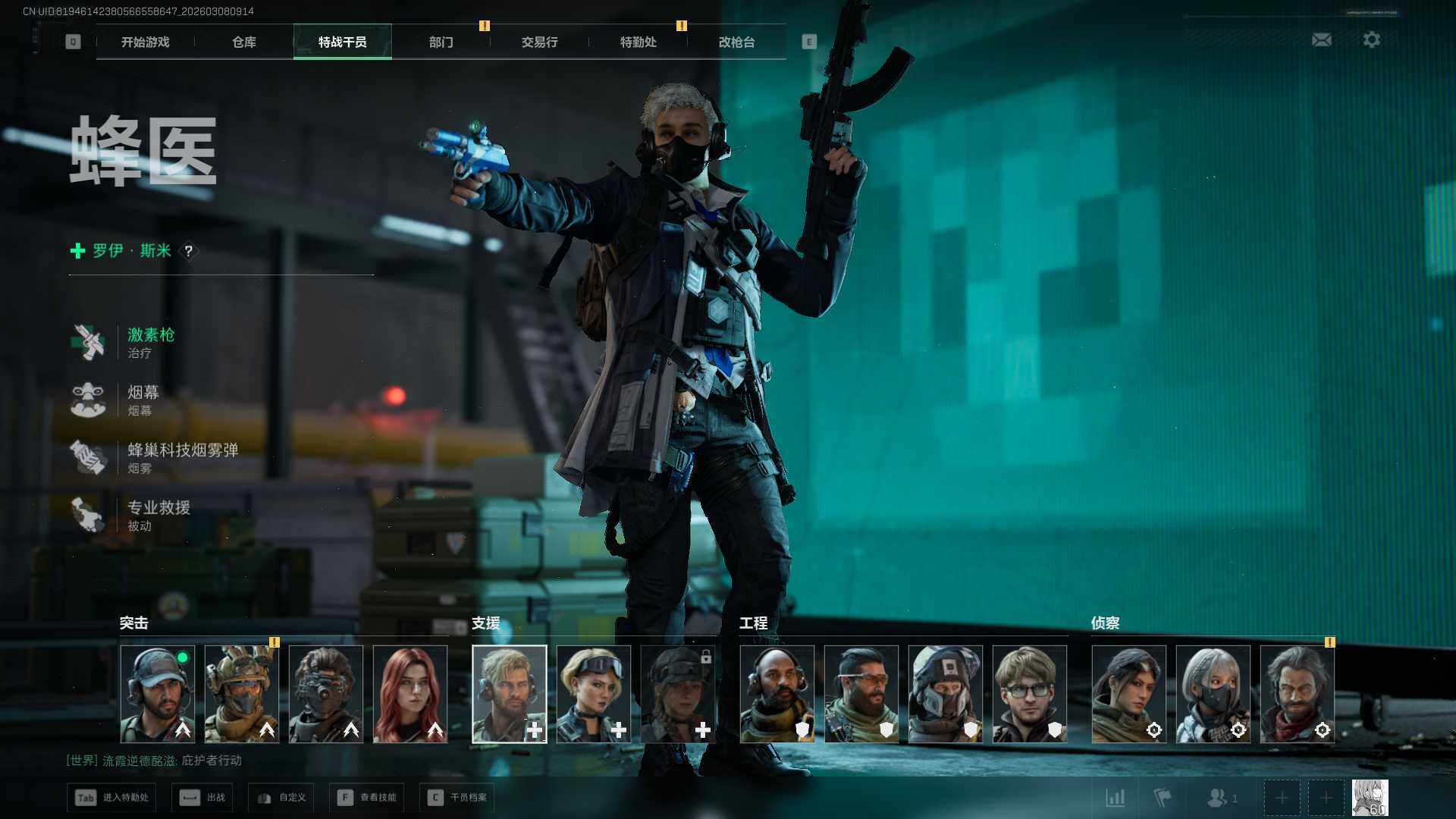This screenshot has width=1456, height=819.
Task: Switch to the 开始游戏 tab
Action: point(145,42)
